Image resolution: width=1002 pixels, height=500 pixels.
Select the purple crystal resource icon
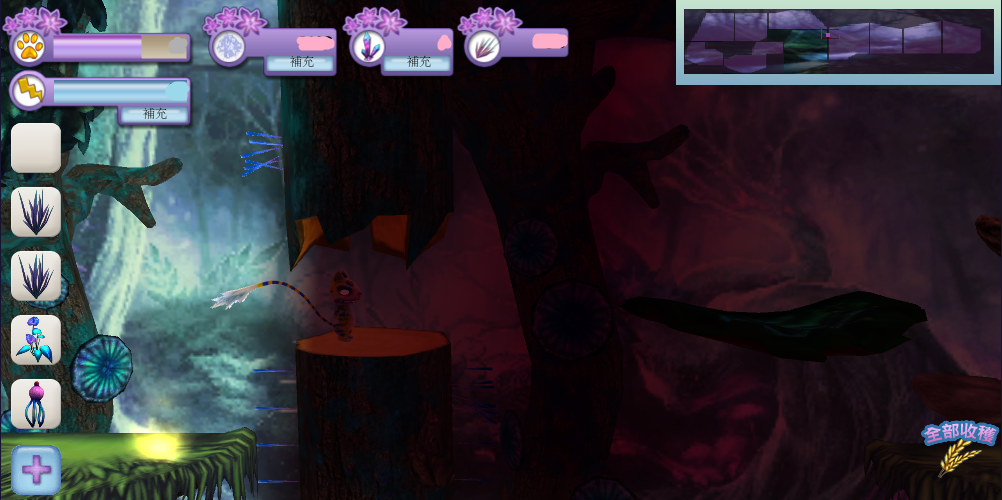click(367, 46)
